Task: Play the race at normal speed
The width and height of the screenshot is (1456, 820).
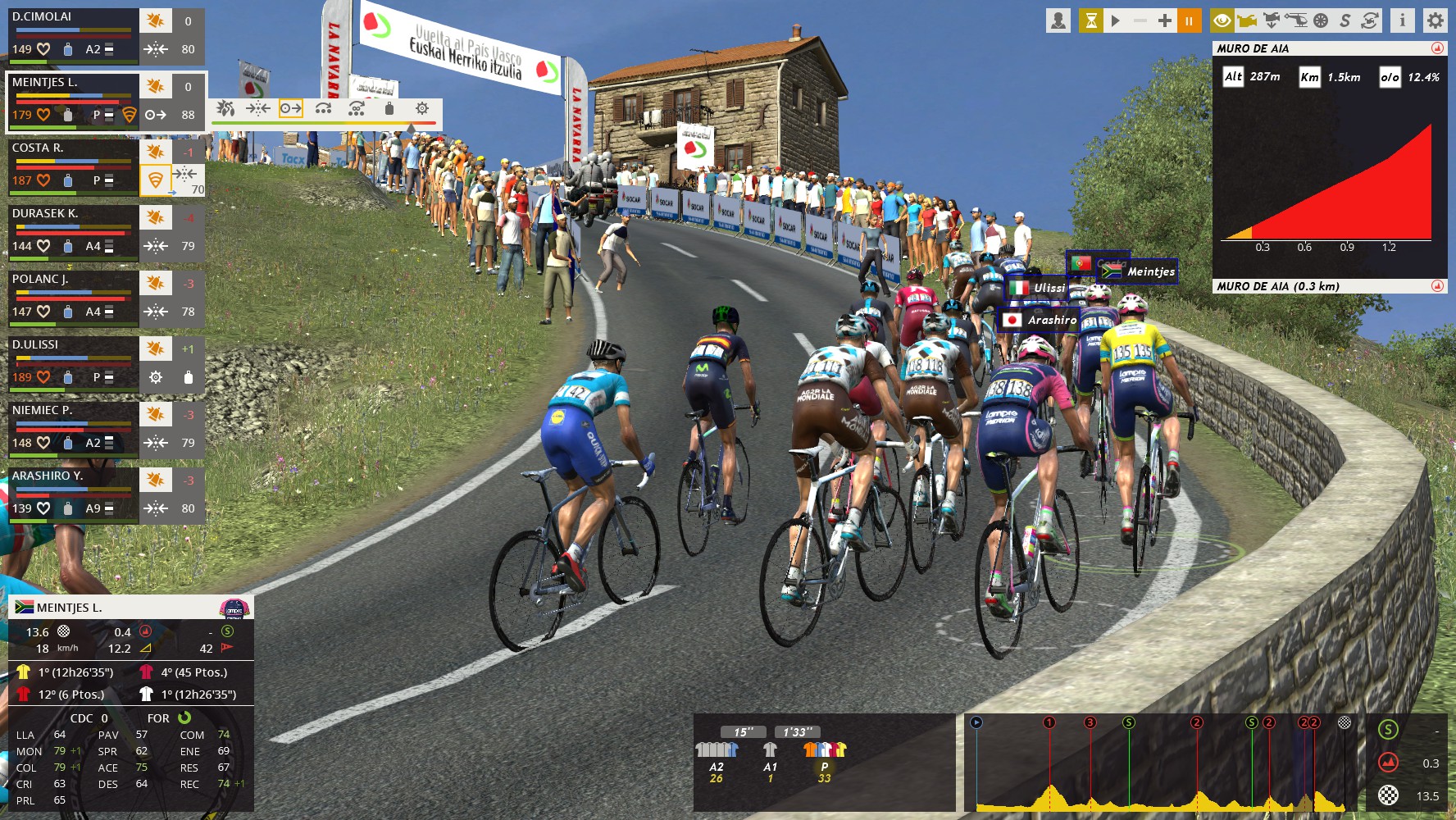Action: coord(1116,20)
